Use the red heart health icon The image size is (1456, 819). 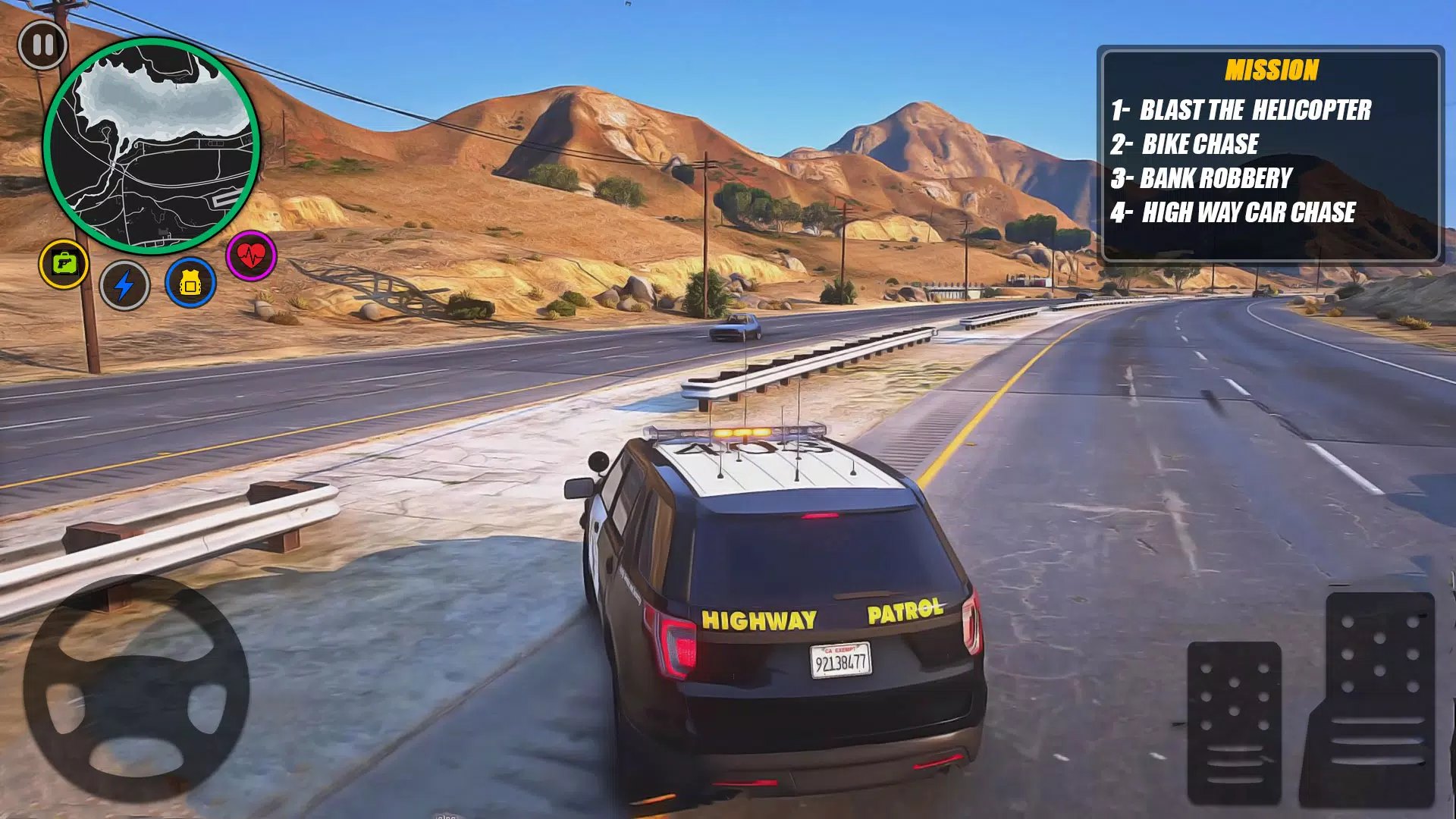(252, 256)
